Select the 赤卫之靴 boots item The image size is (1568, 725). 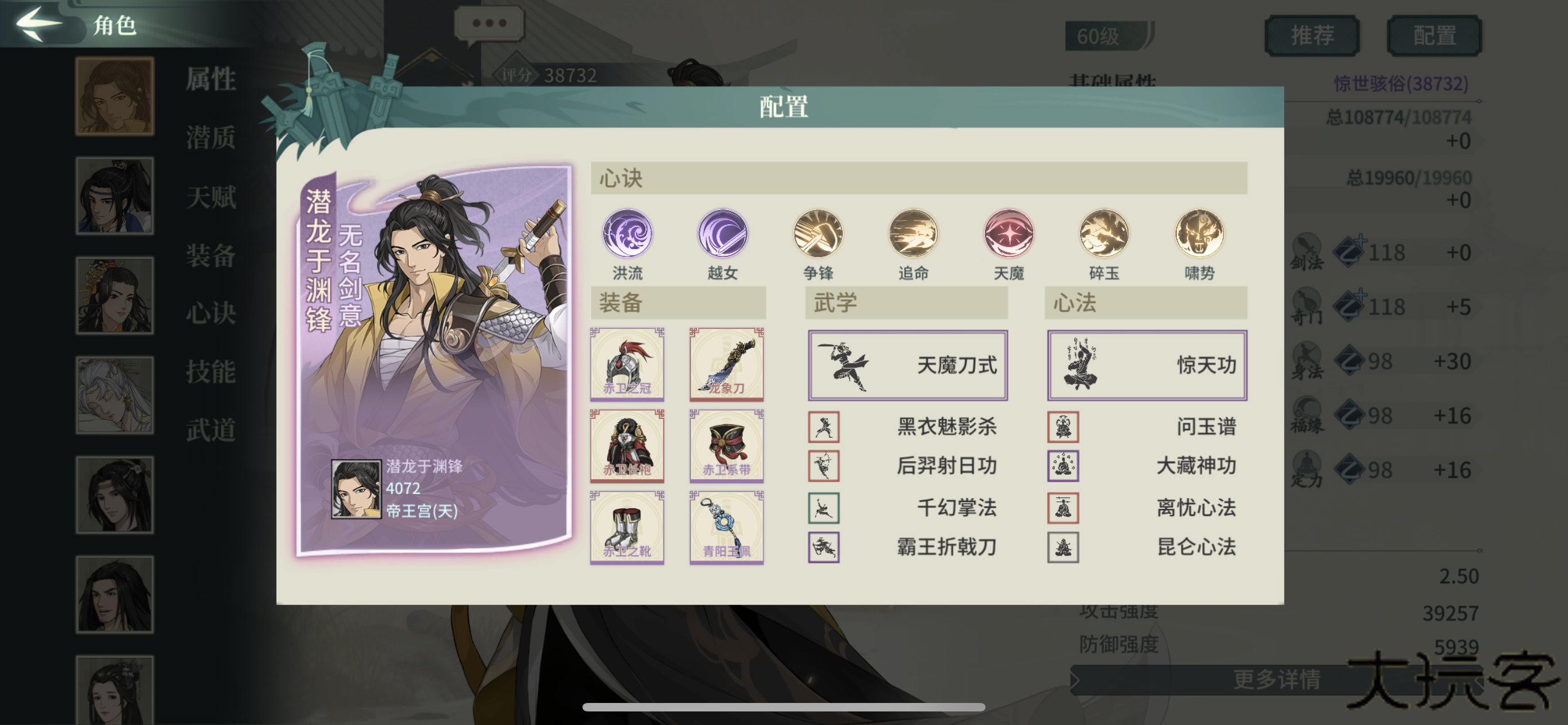[x=627, y=529]
